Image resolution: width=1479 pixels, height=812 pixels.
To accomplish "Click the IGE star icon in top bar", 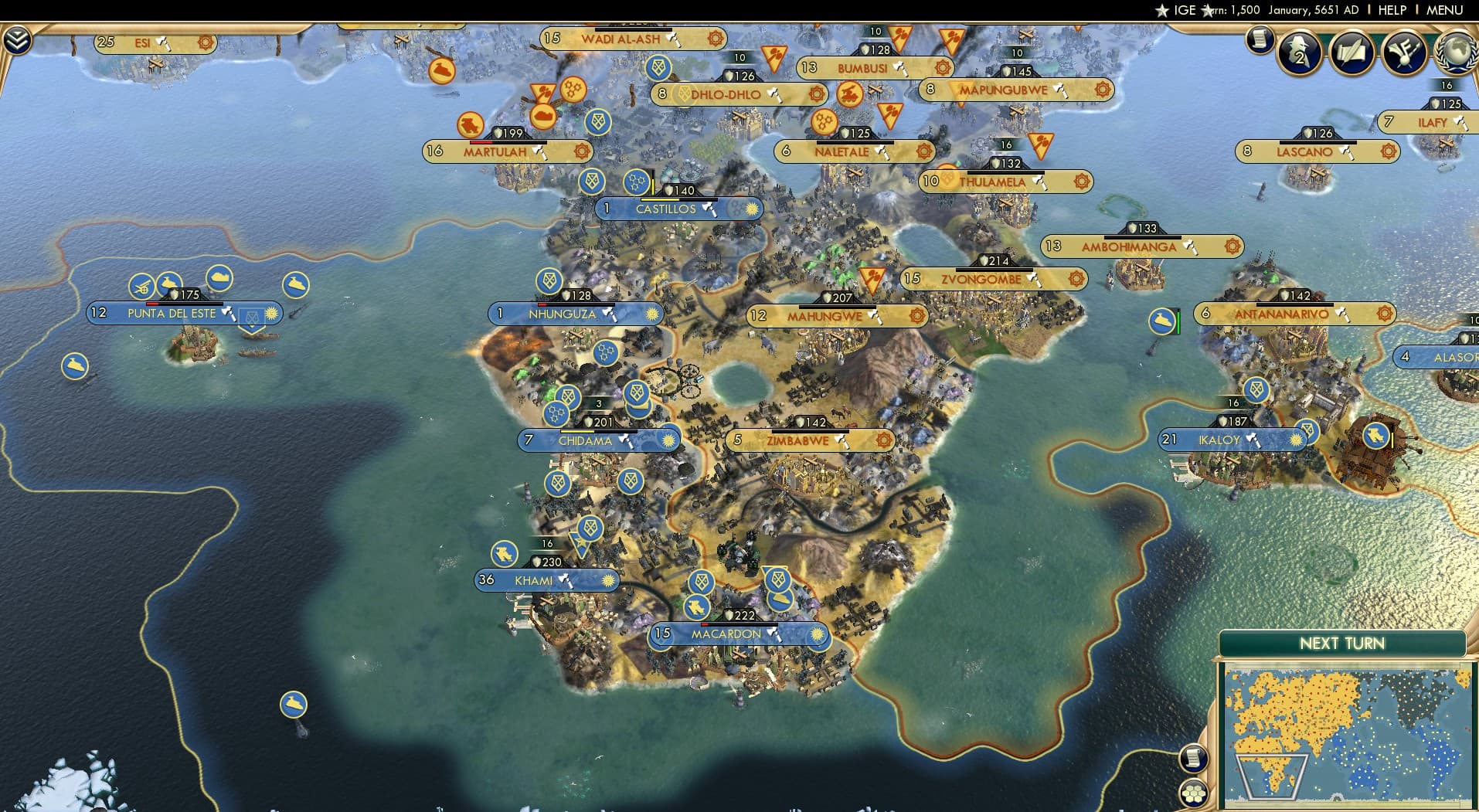I will [1161, 10].
